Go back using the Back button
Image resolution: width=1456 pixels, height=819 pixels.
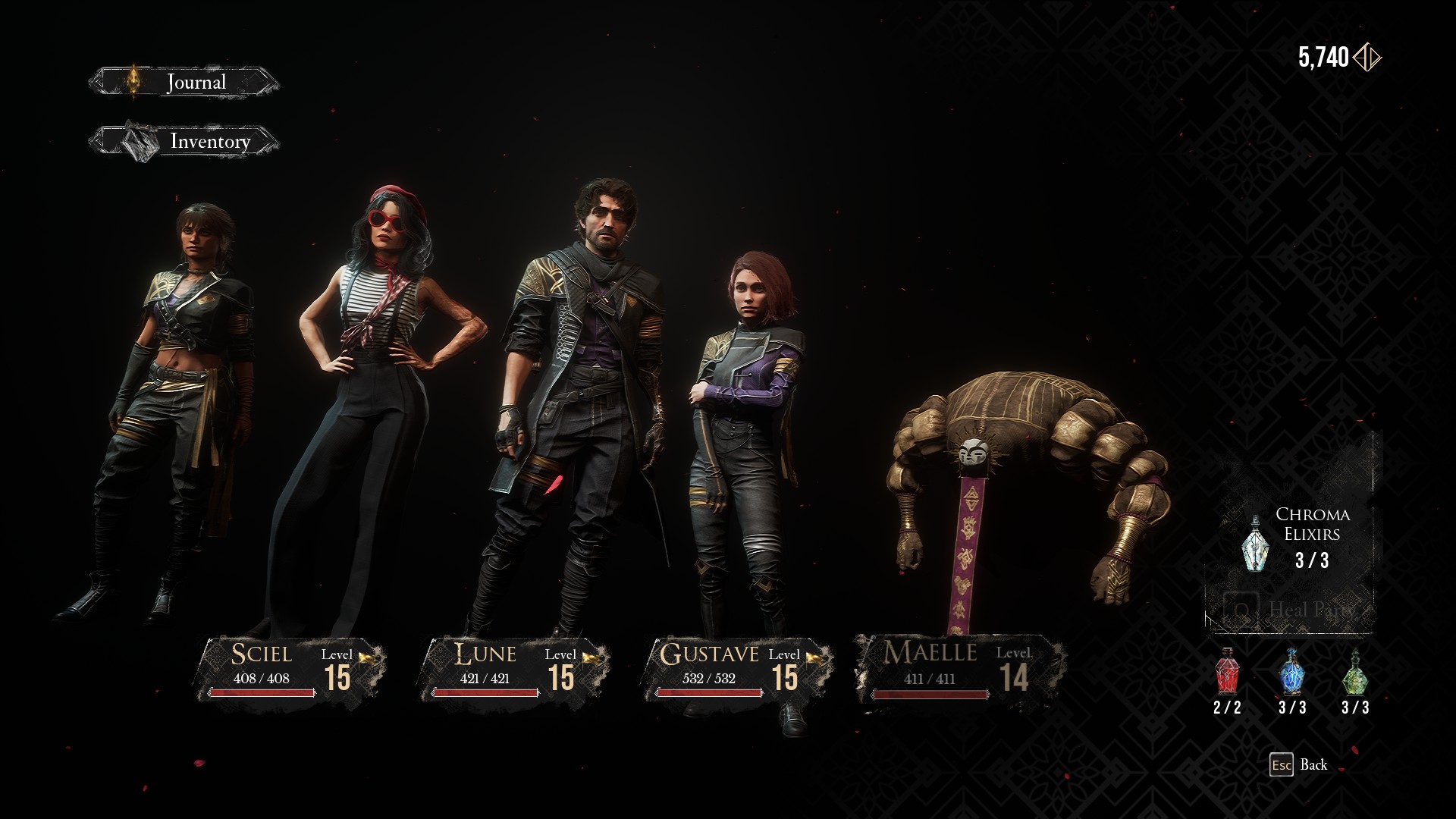pyautogui.click(x=1299, y=764)
